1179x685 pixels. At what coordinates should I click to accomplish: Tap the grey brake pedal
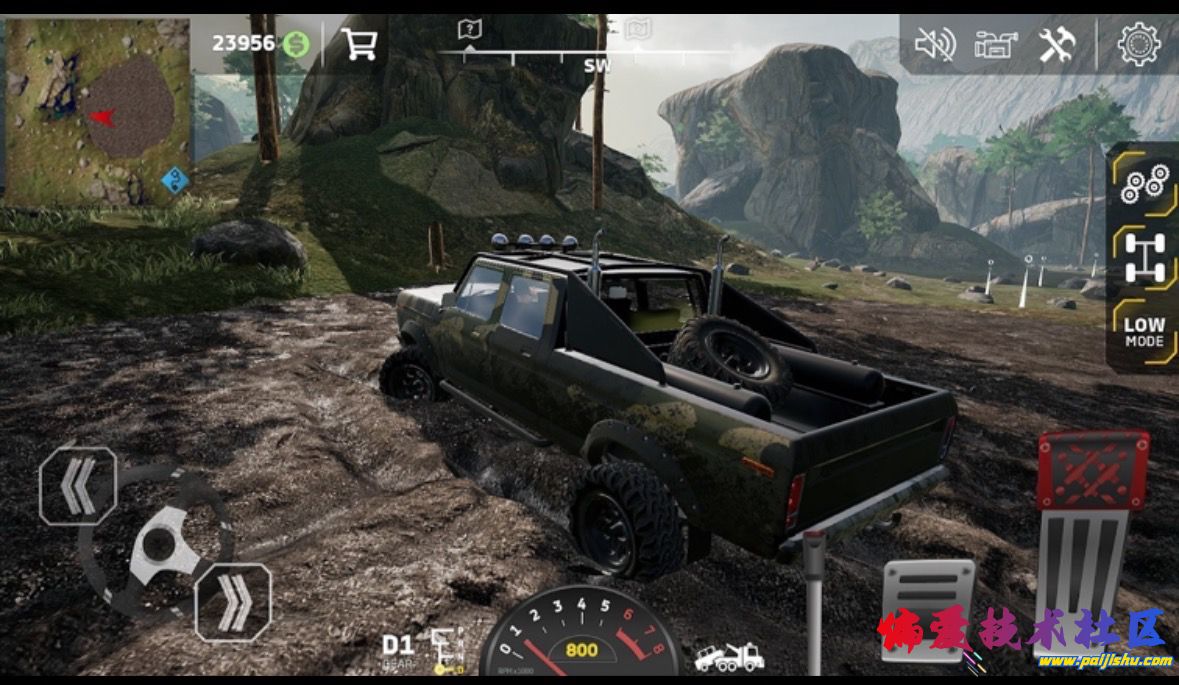pos(927,608)
